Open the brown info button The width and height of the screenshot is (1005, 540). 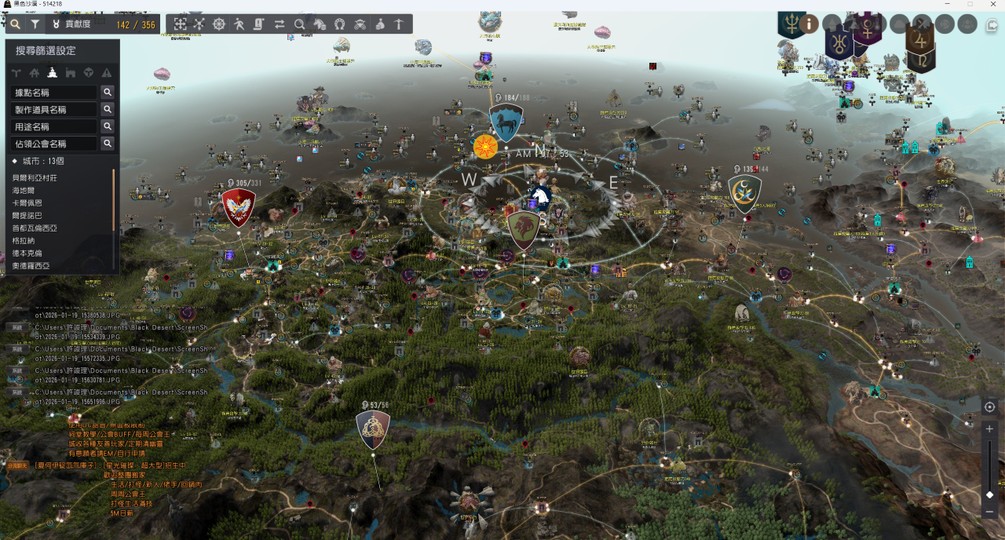point(807,24)
